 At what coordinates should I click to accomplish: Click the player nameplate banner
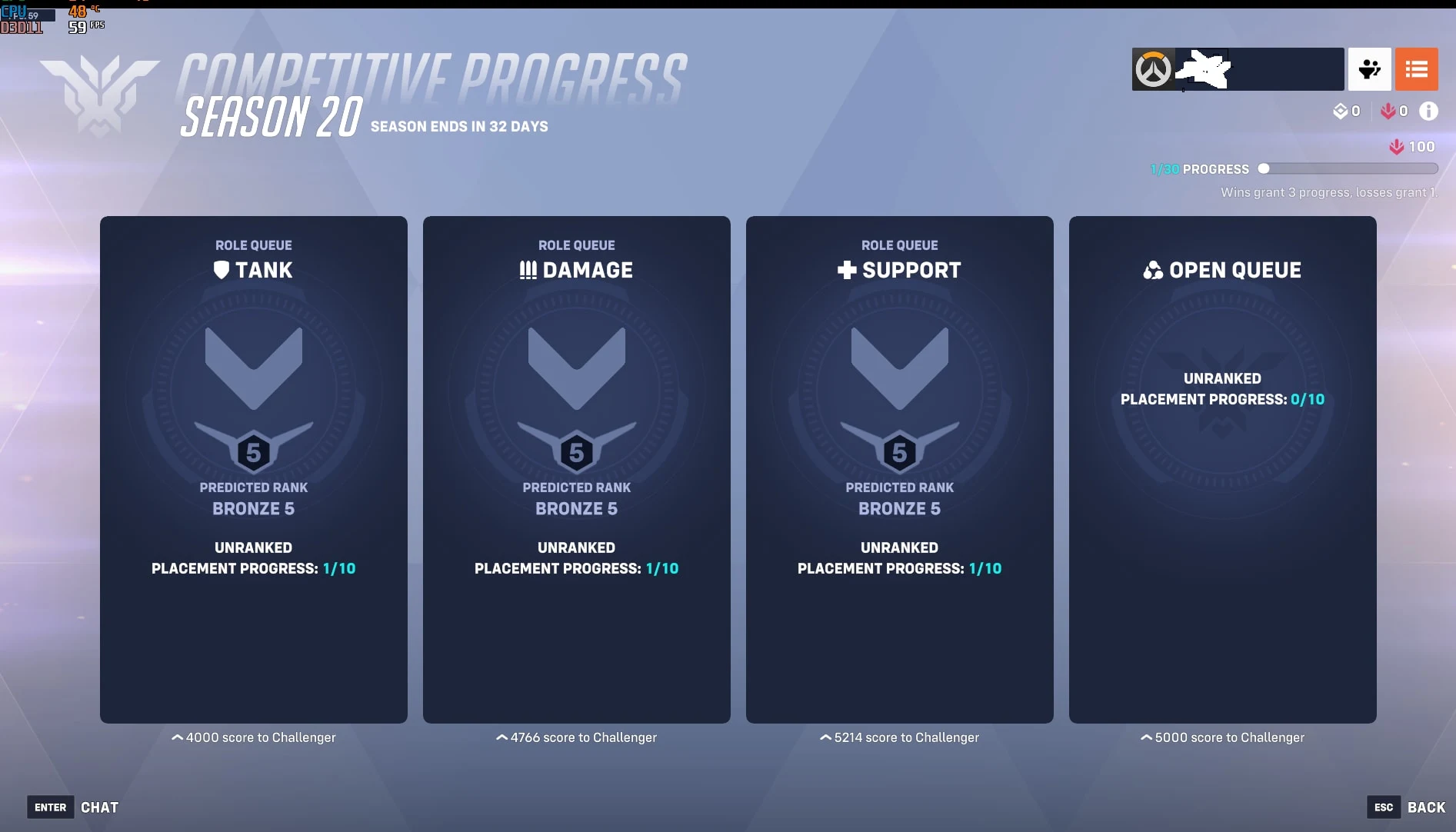pyautogui.click(x=1261, y=69)
